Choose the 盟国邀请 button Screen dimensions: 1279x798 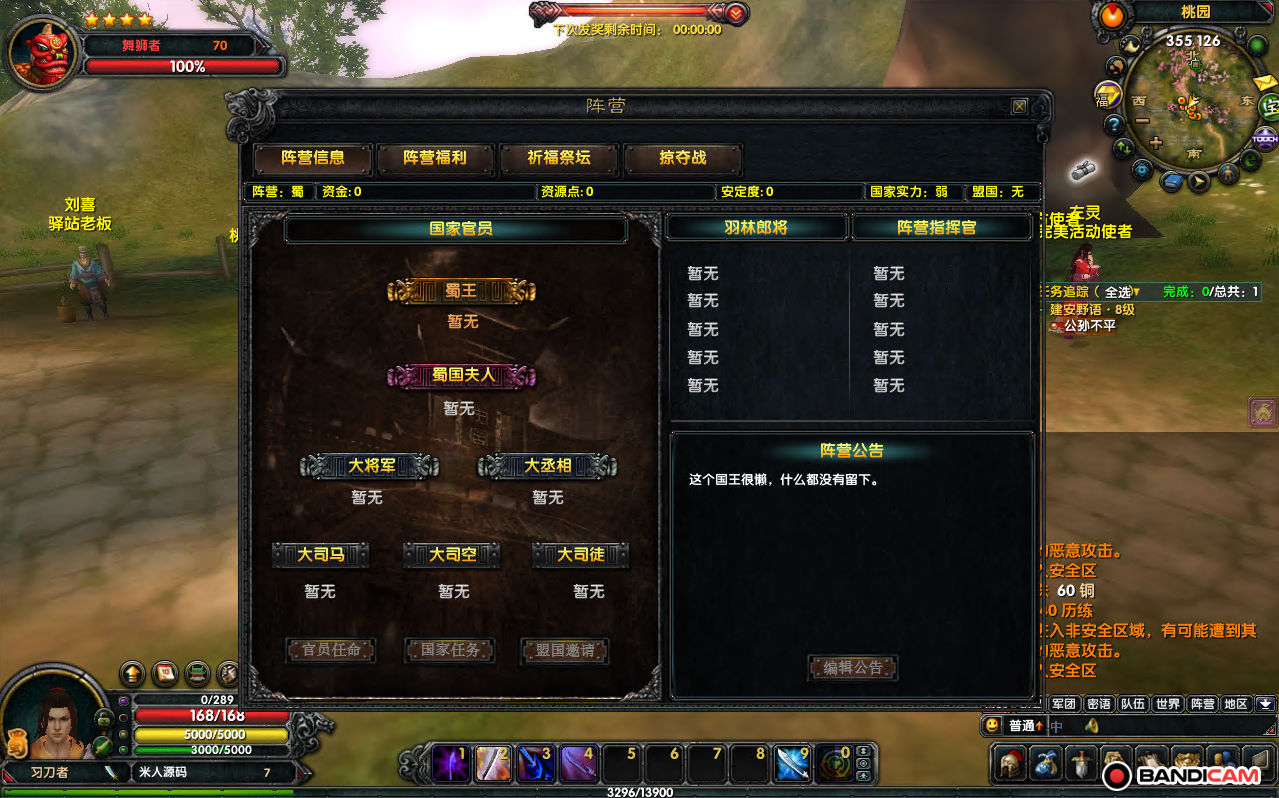(565, 650)
